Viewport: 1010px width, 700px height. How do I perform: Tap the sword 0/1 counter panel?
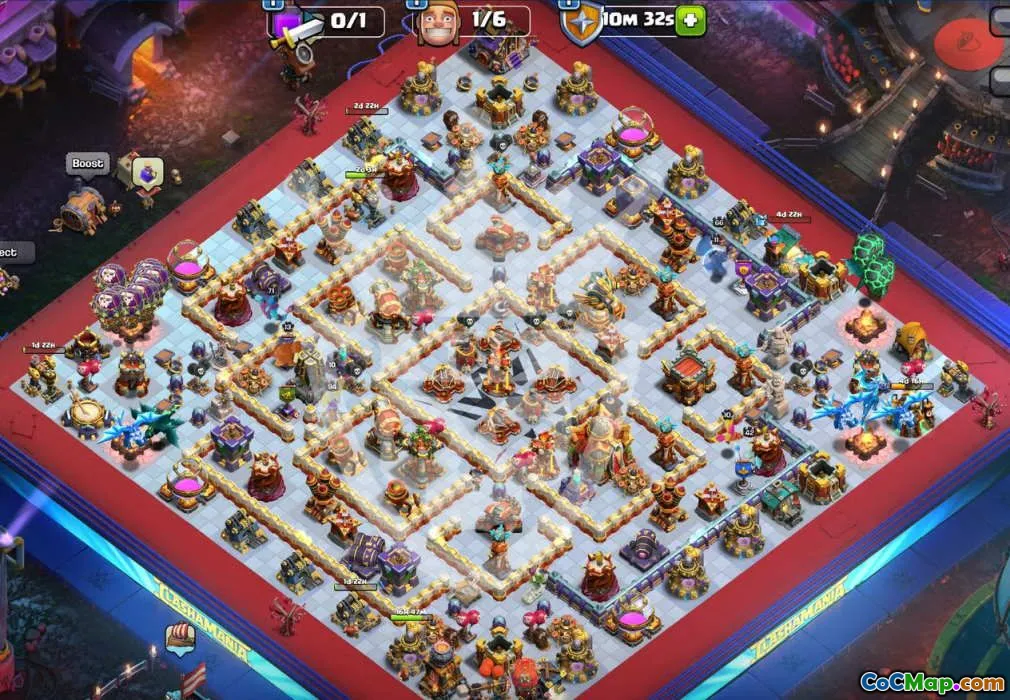(x=330, y=21)
